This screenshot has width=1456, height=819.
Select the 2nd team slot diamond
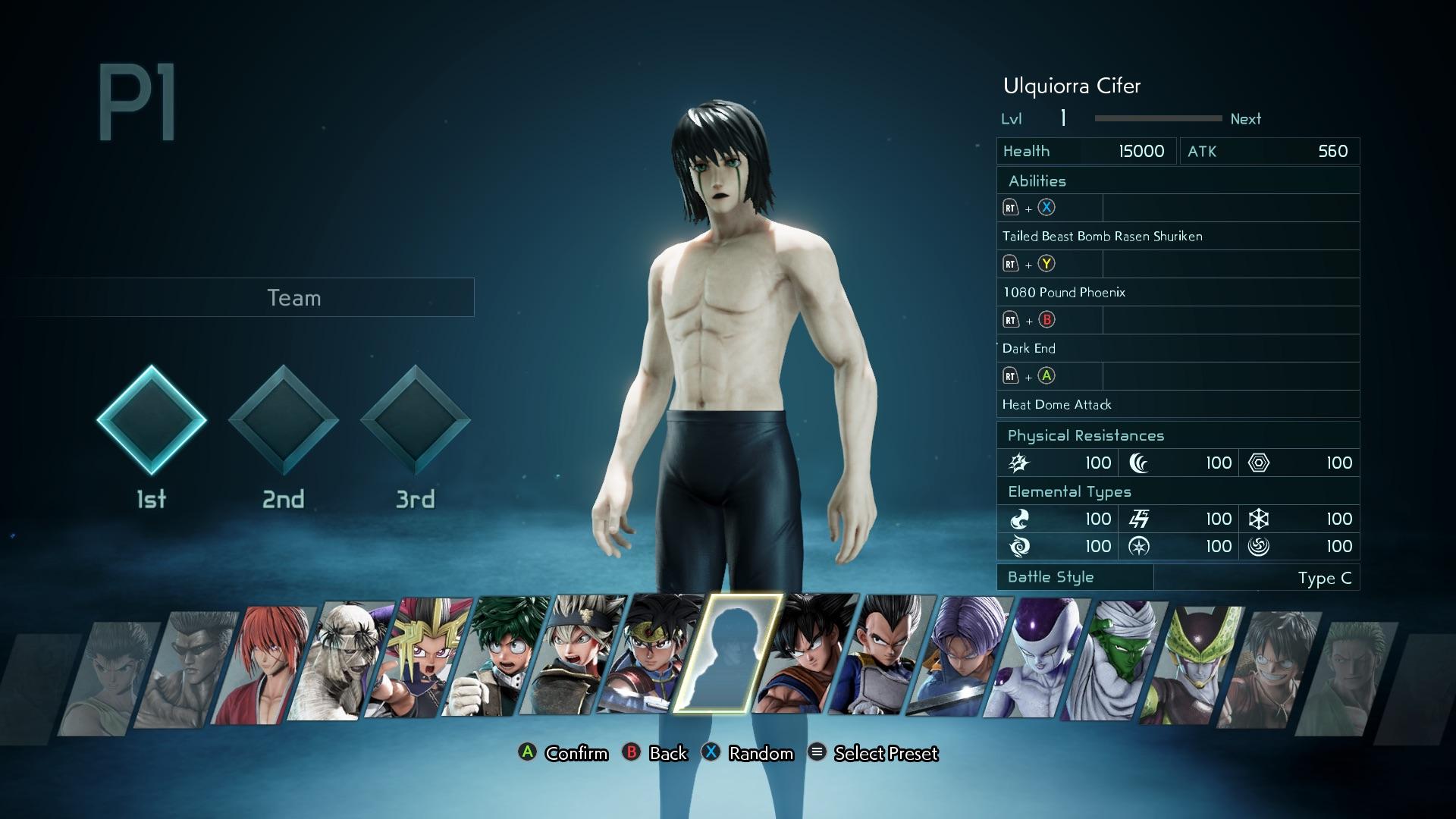(284, 420)
